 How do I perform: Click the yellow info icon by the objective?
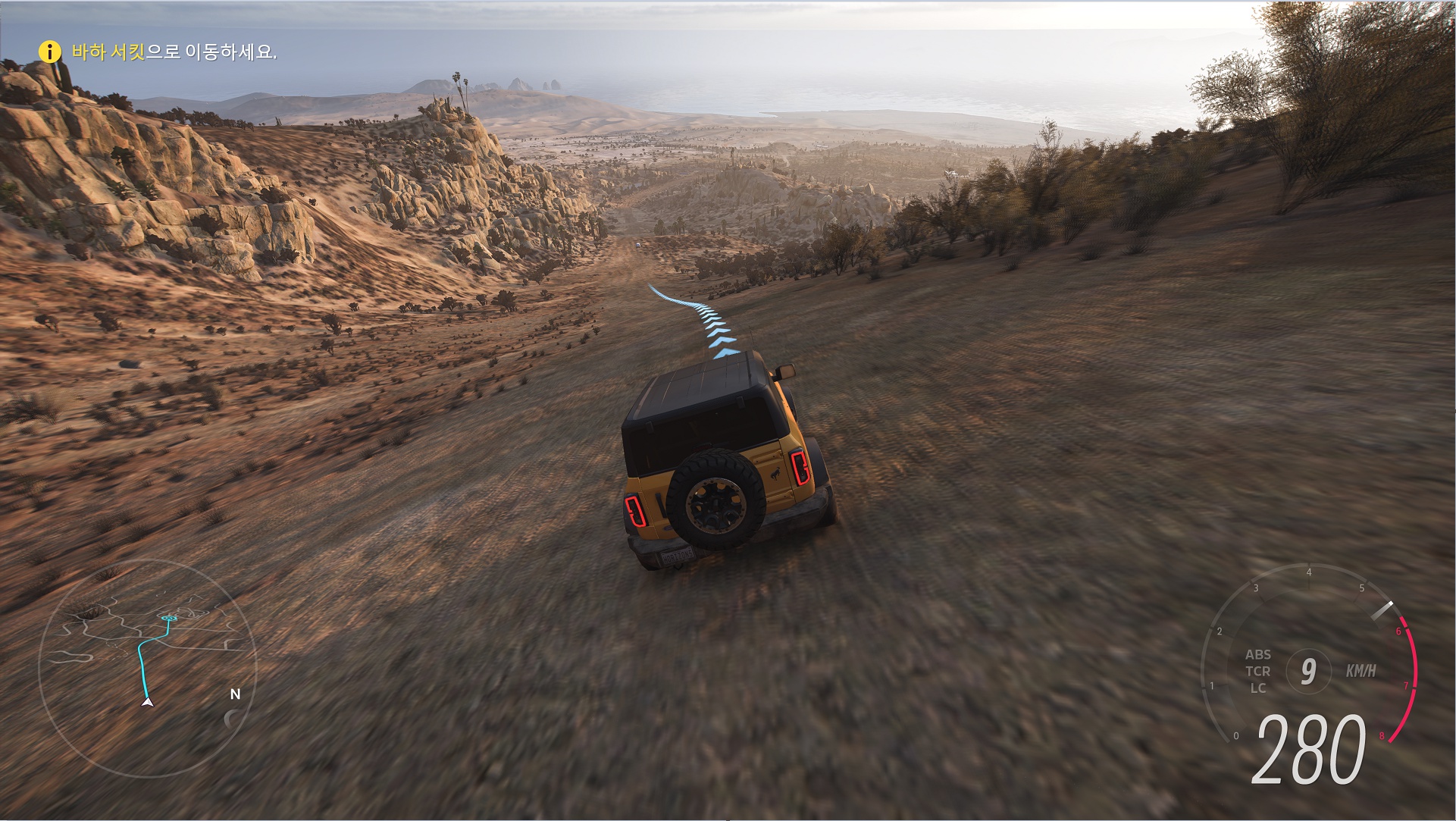pyautogui.click(x=49, y=52)
